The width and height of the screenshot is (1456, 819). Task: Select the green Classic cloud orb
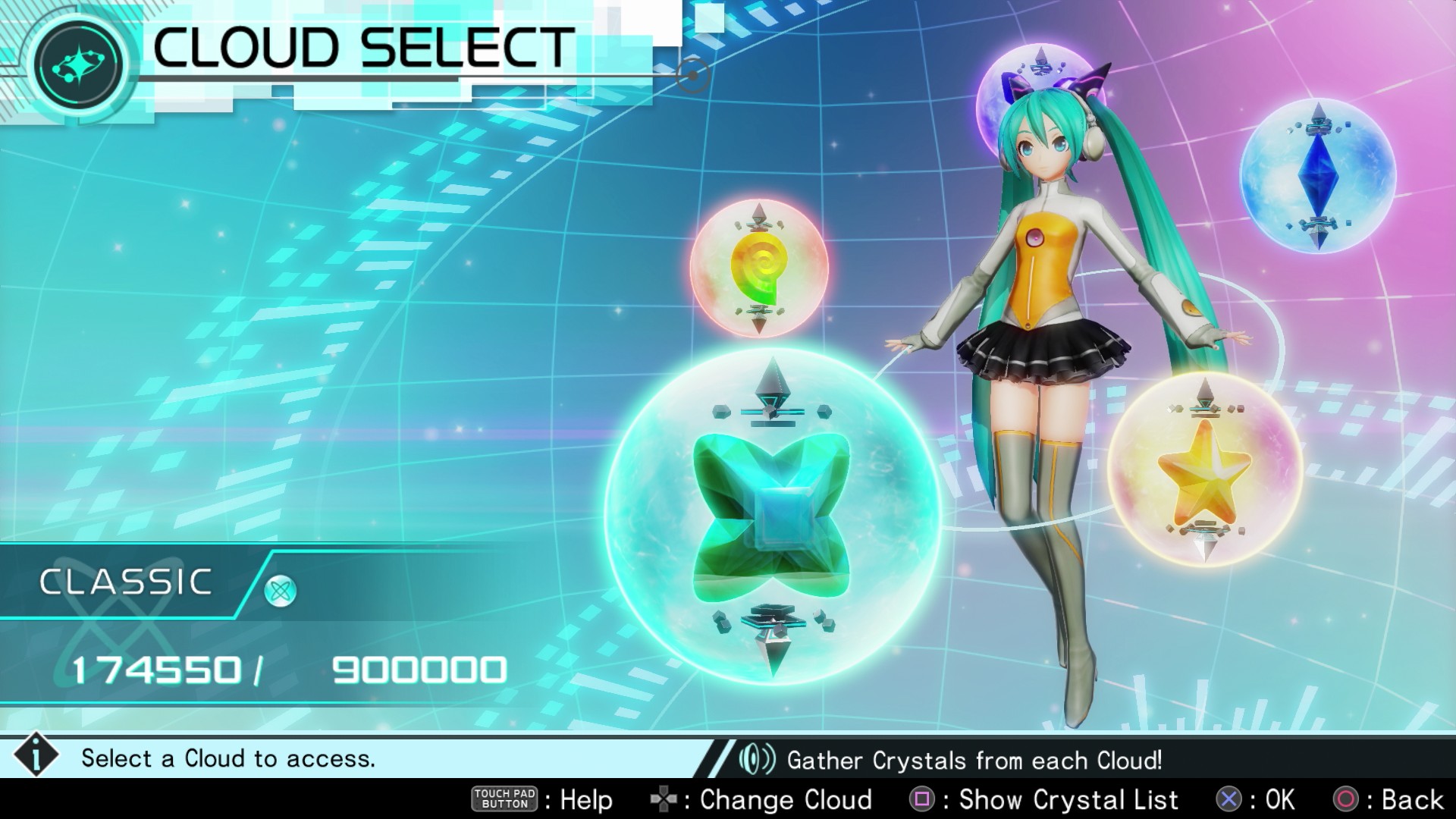click(771, 516)
